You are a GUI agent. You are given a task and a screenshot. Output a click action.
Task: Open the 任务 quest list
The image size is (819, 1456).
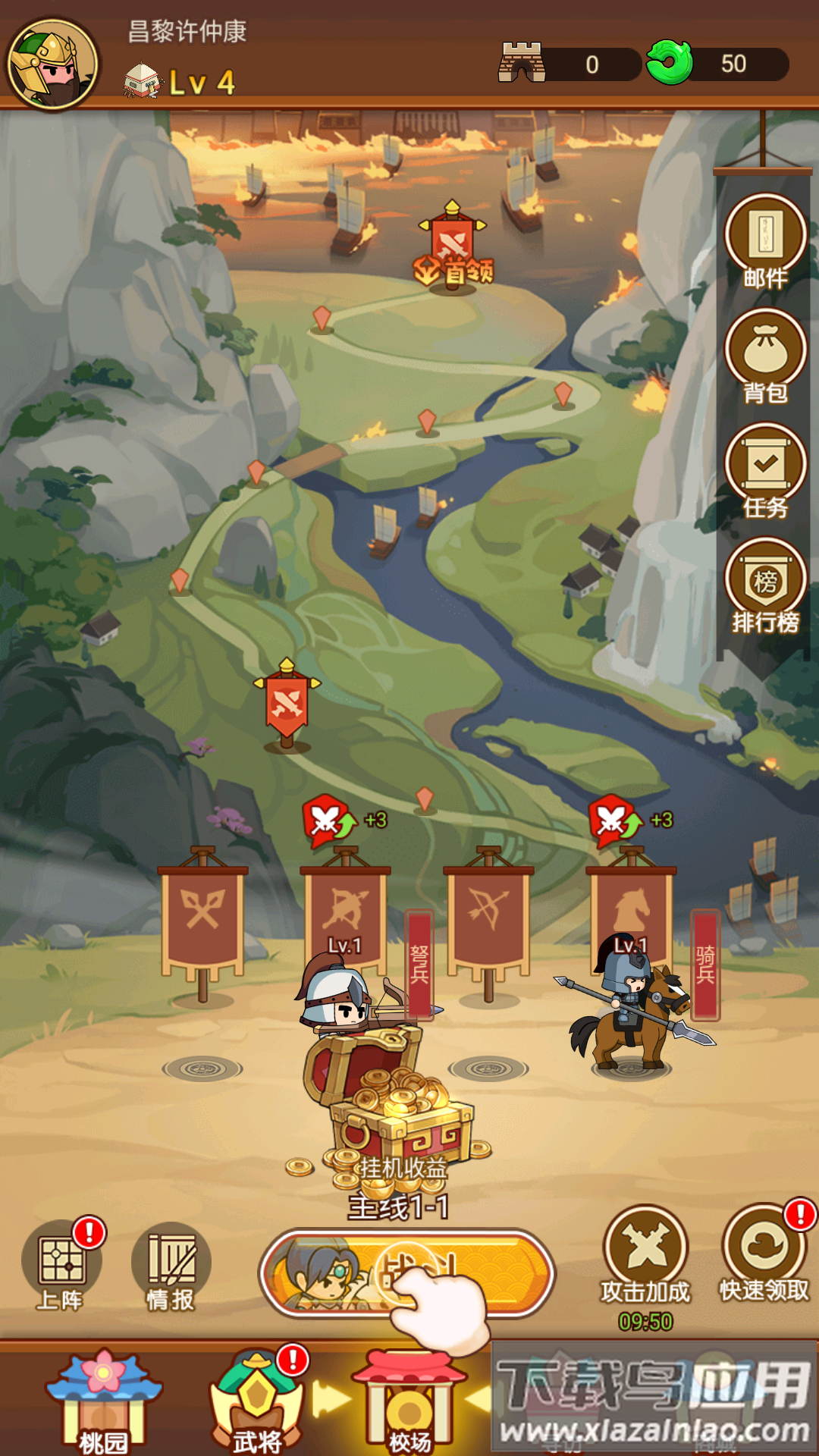tap(765, 471)
